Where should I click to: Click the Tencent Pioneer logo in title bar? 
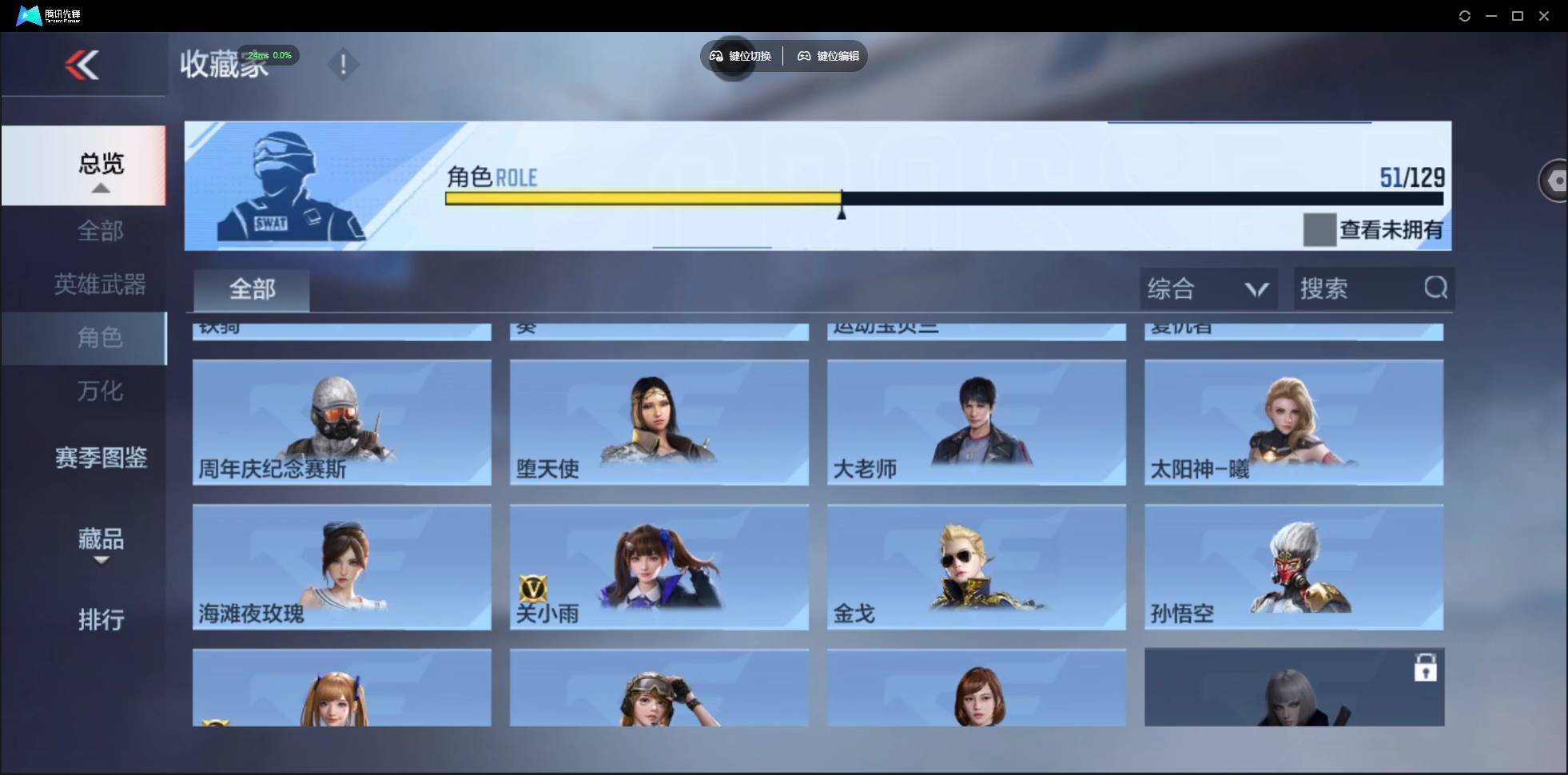click(28, 14)
